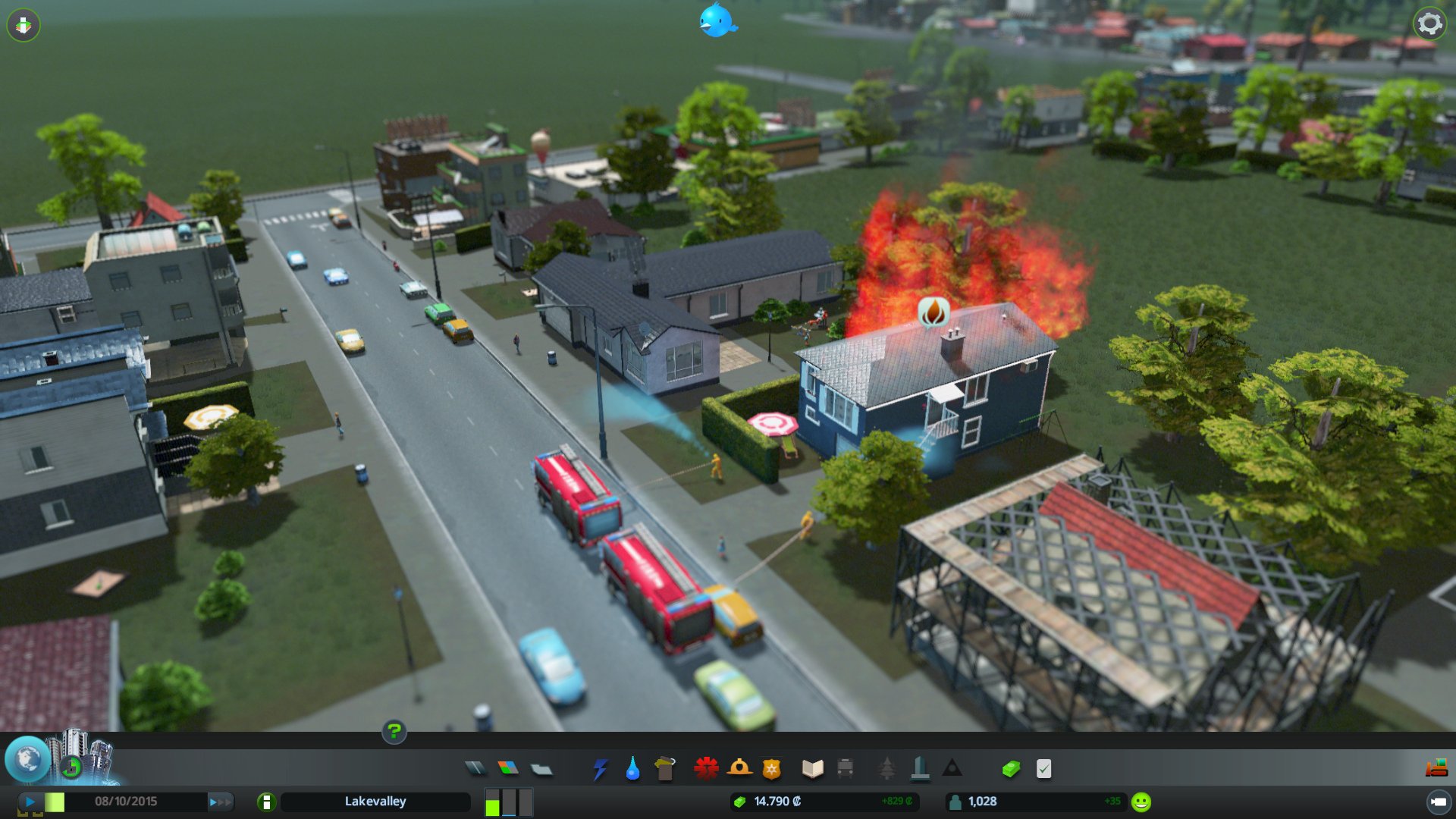Toggle free camera mode top-left

(25, 25)
